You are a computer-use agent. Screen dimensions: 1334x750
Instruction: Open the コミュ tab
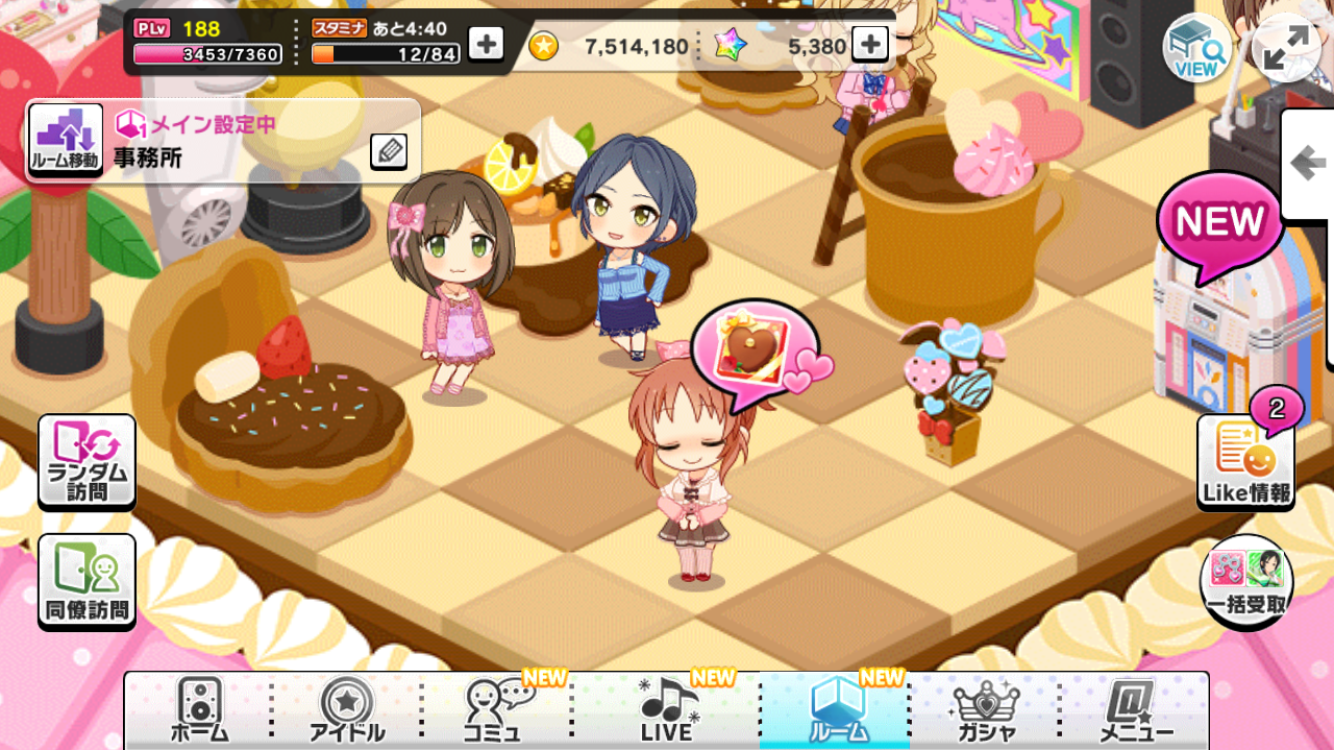click(498, 712)
